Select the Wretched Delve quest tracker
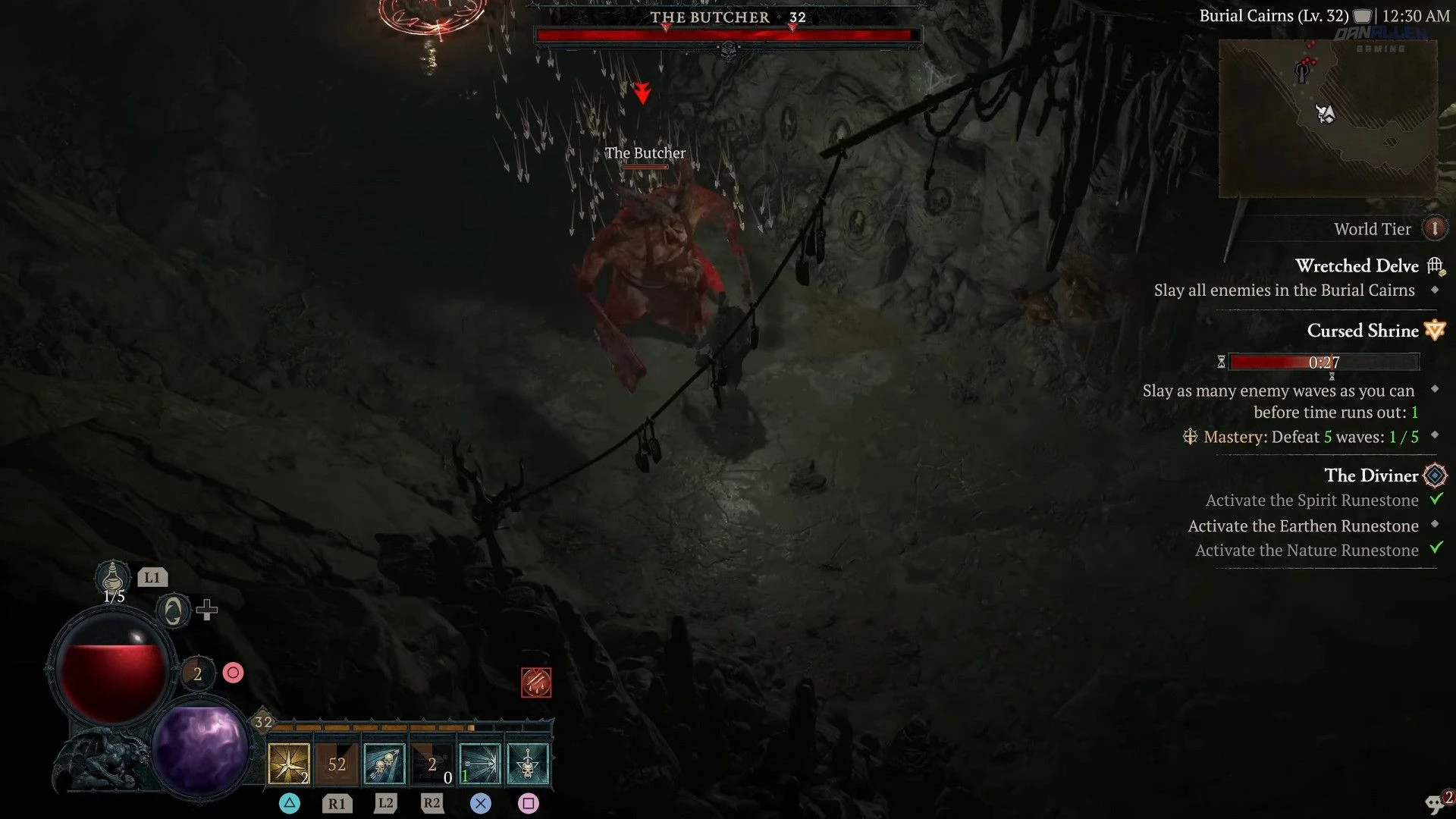Viewport: 1456px width, 819px height. pos(1357,266)
